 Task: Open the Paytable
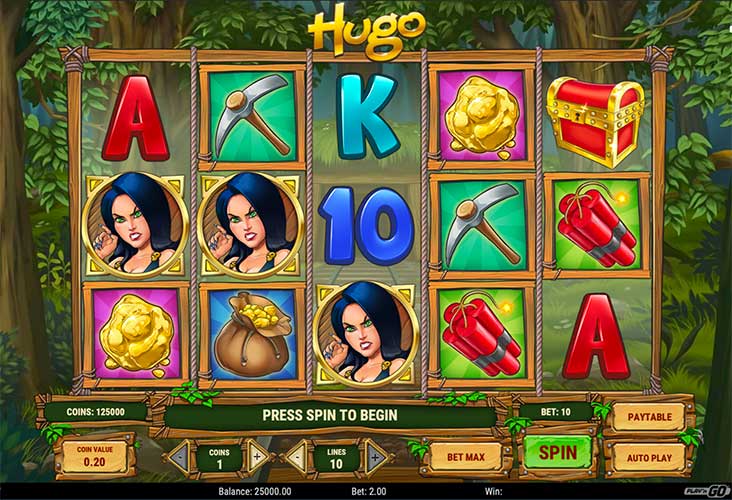click(x=648, y=416)
